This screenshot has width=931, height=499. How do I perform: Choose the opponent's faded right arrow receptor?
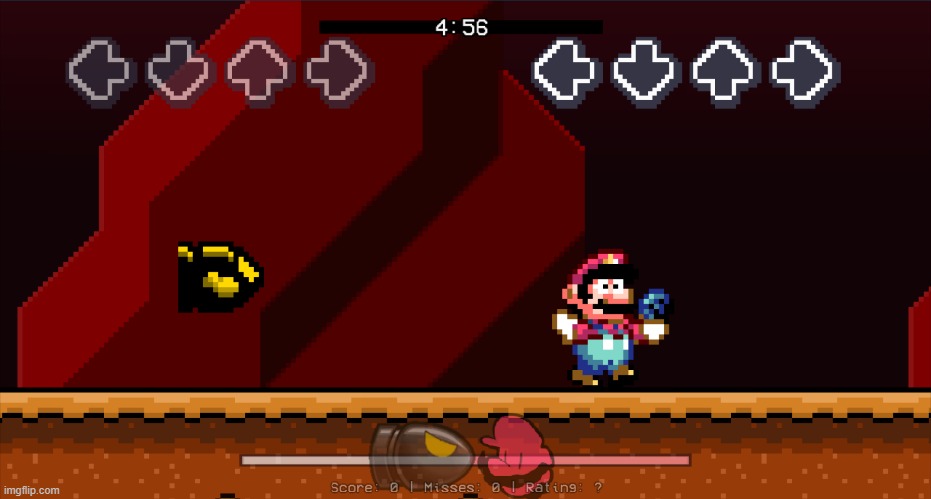point(339,73)
